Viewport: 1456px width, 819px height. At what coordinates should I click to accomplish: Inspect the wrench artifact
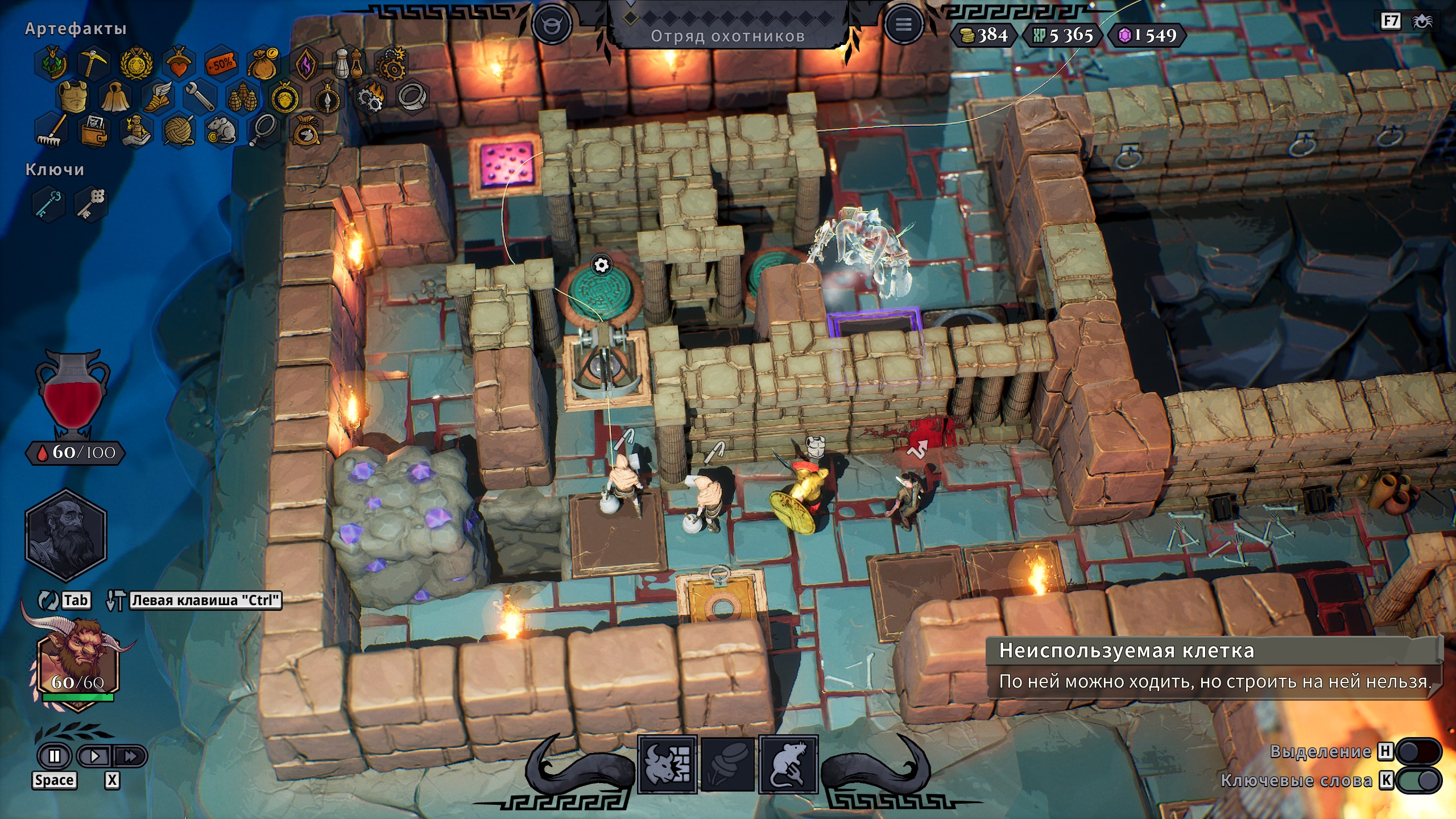coord(200,96)
